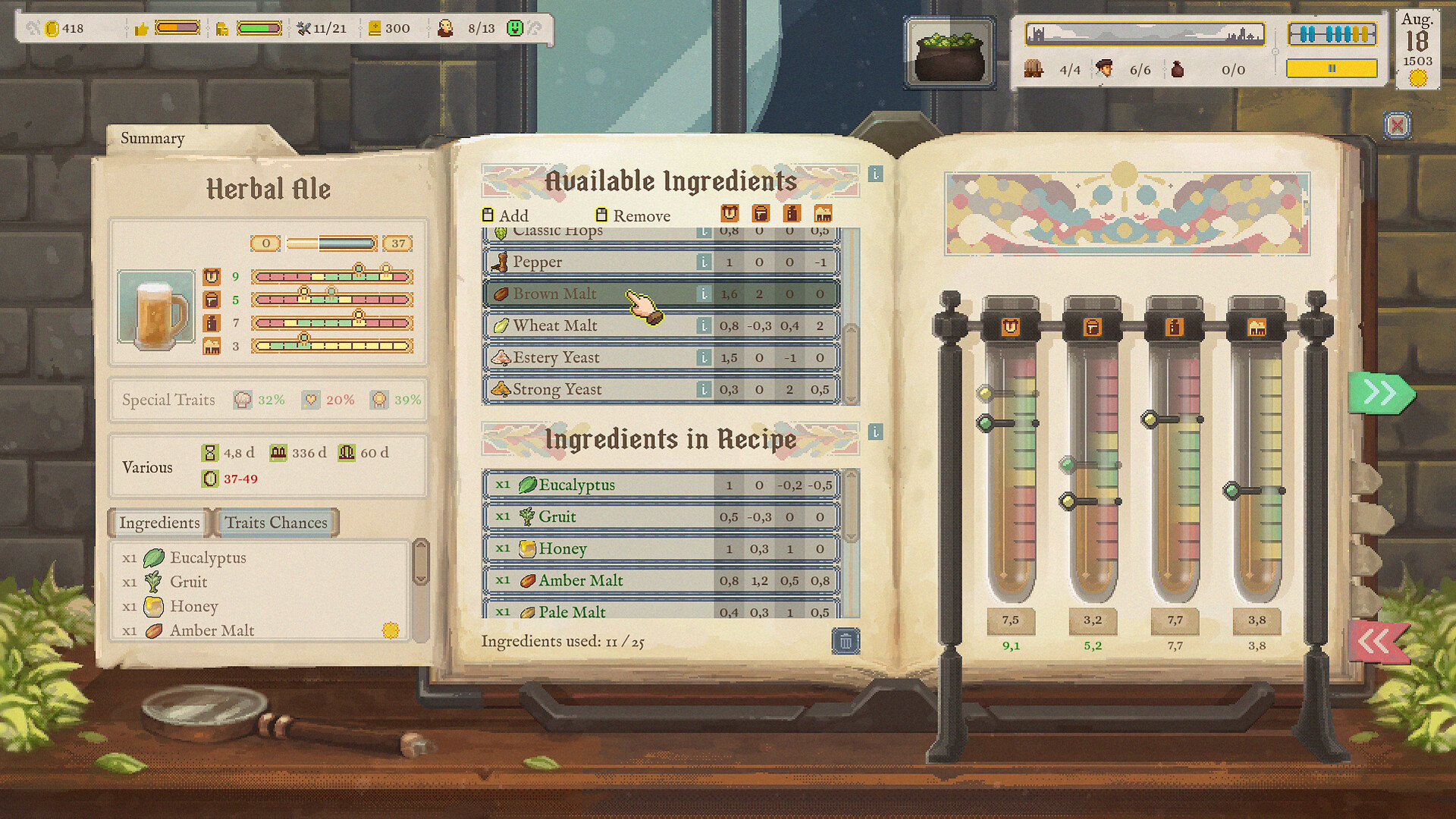
Task: Click the trash icon to clear the recipe
Action: [x=846, y=641]
